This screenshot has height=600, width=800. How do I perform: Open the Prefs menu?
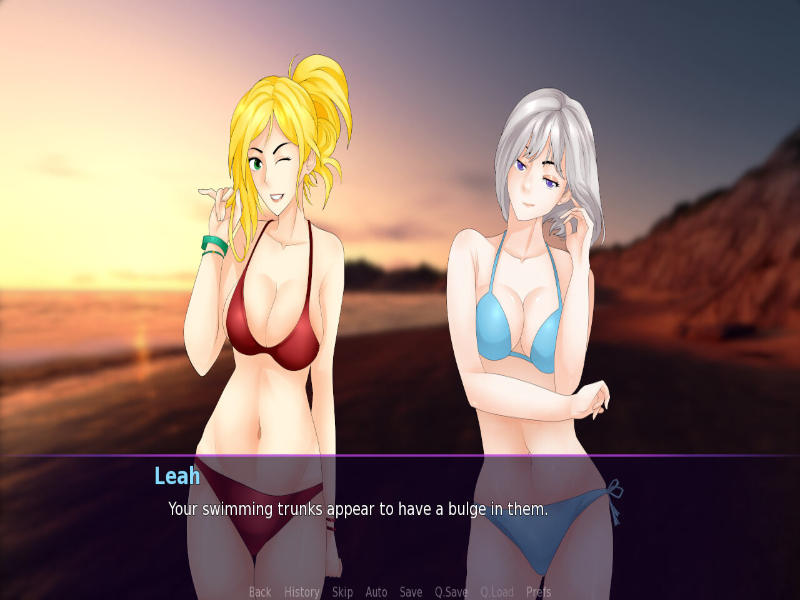coord(539,592)
